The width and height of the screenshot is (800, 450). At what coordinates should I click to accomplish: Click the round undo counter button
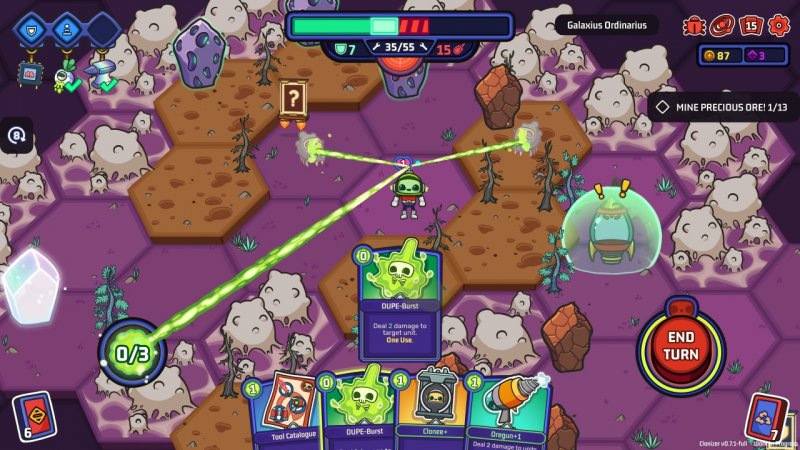(17, 135)
